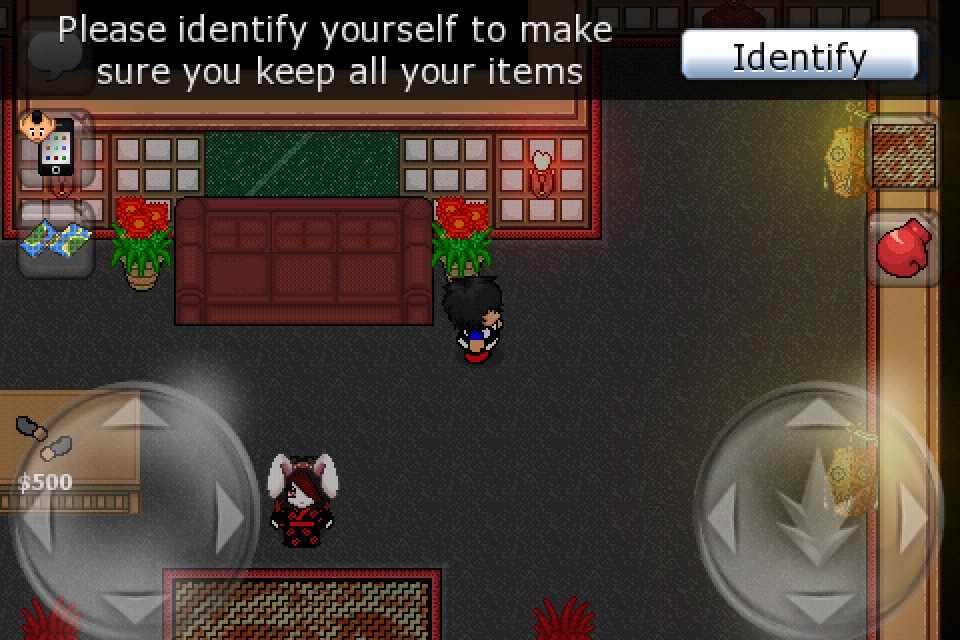Screen dimensions: 960x640
Task: Open the world map icon
Action: 56,240
